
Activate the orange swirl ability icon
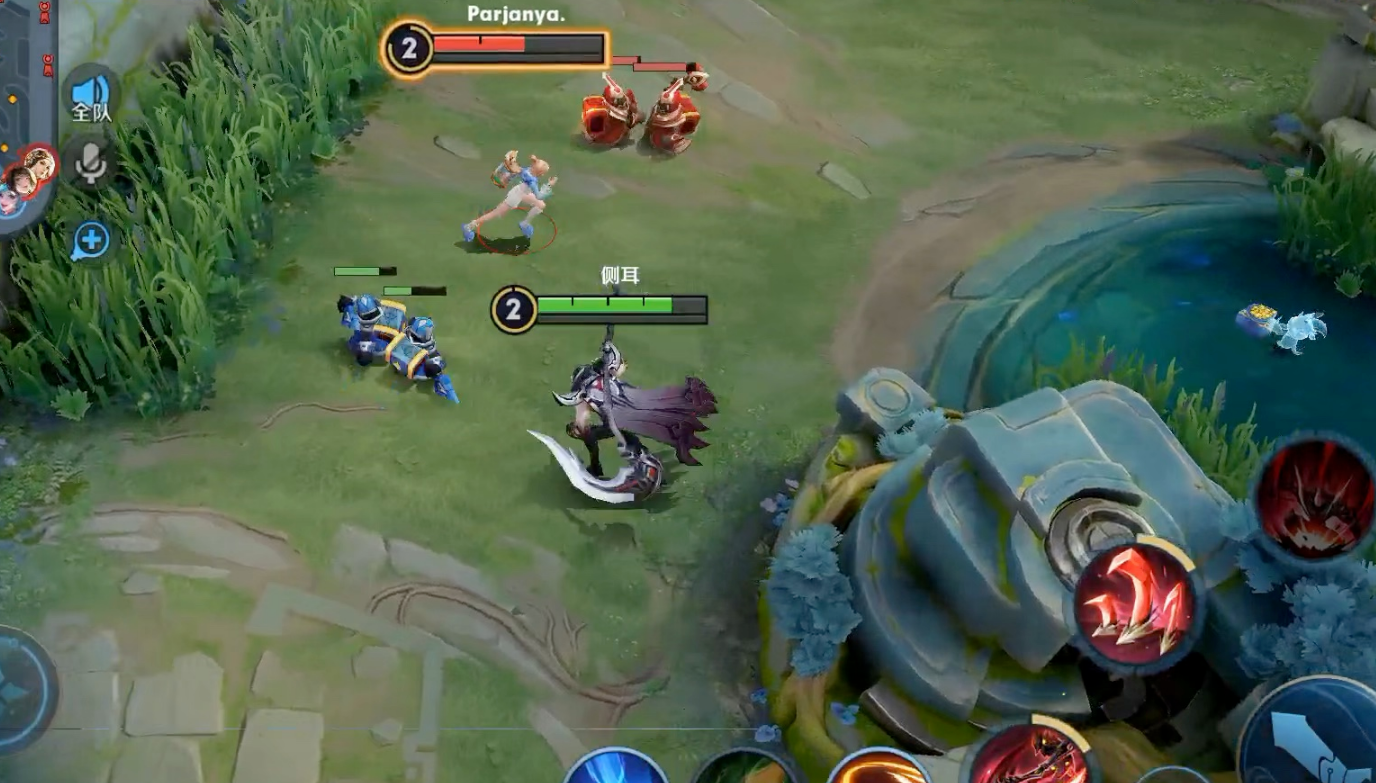pos(880,768)
